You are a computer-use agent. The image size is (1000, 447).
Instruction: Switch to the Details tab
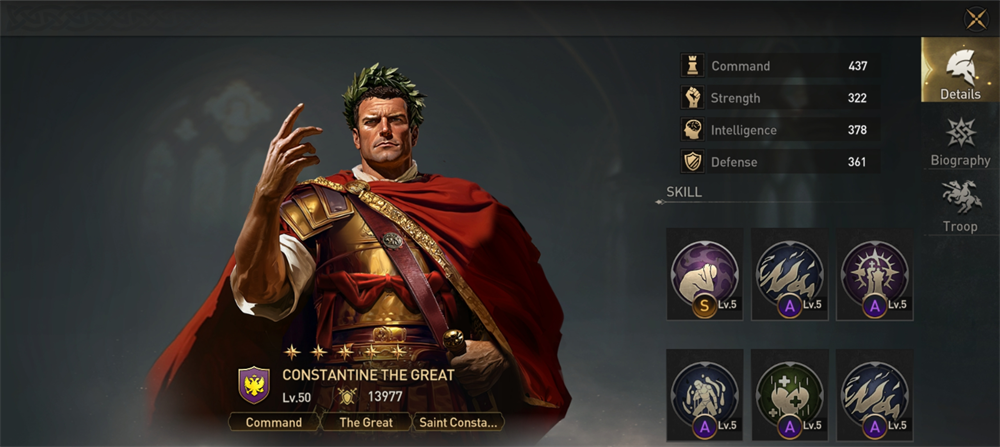[960, 71]
